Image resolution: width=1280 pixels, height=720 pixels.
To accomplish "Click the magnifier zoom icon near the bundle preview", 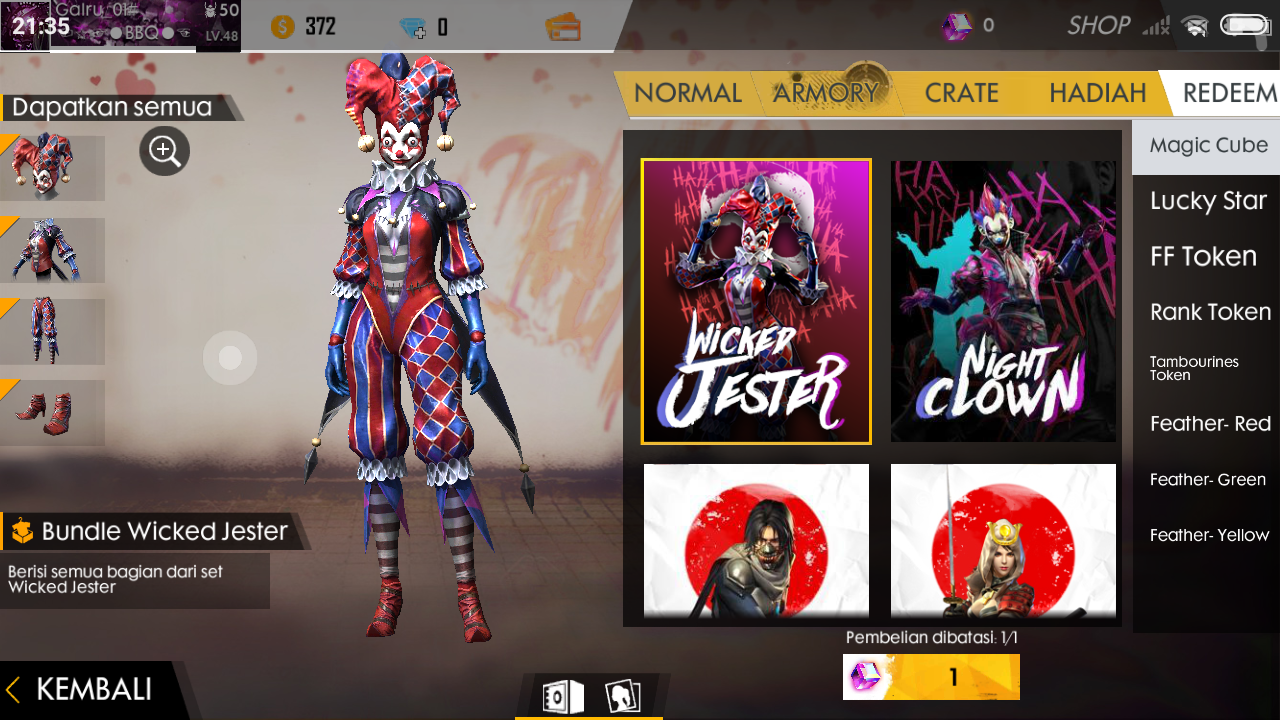I will [165, 151].
